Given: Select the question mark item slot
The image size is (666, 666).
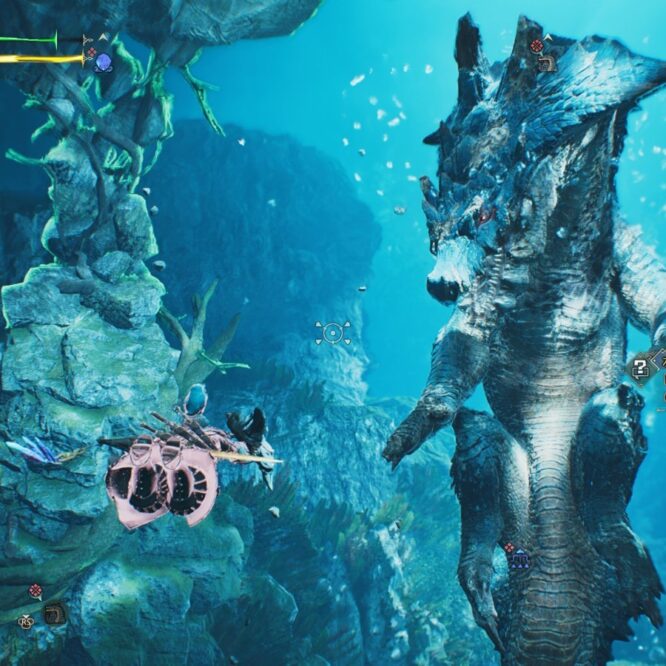Looking at the screenshot, I should pyautogui.click(x=641, y=368).
